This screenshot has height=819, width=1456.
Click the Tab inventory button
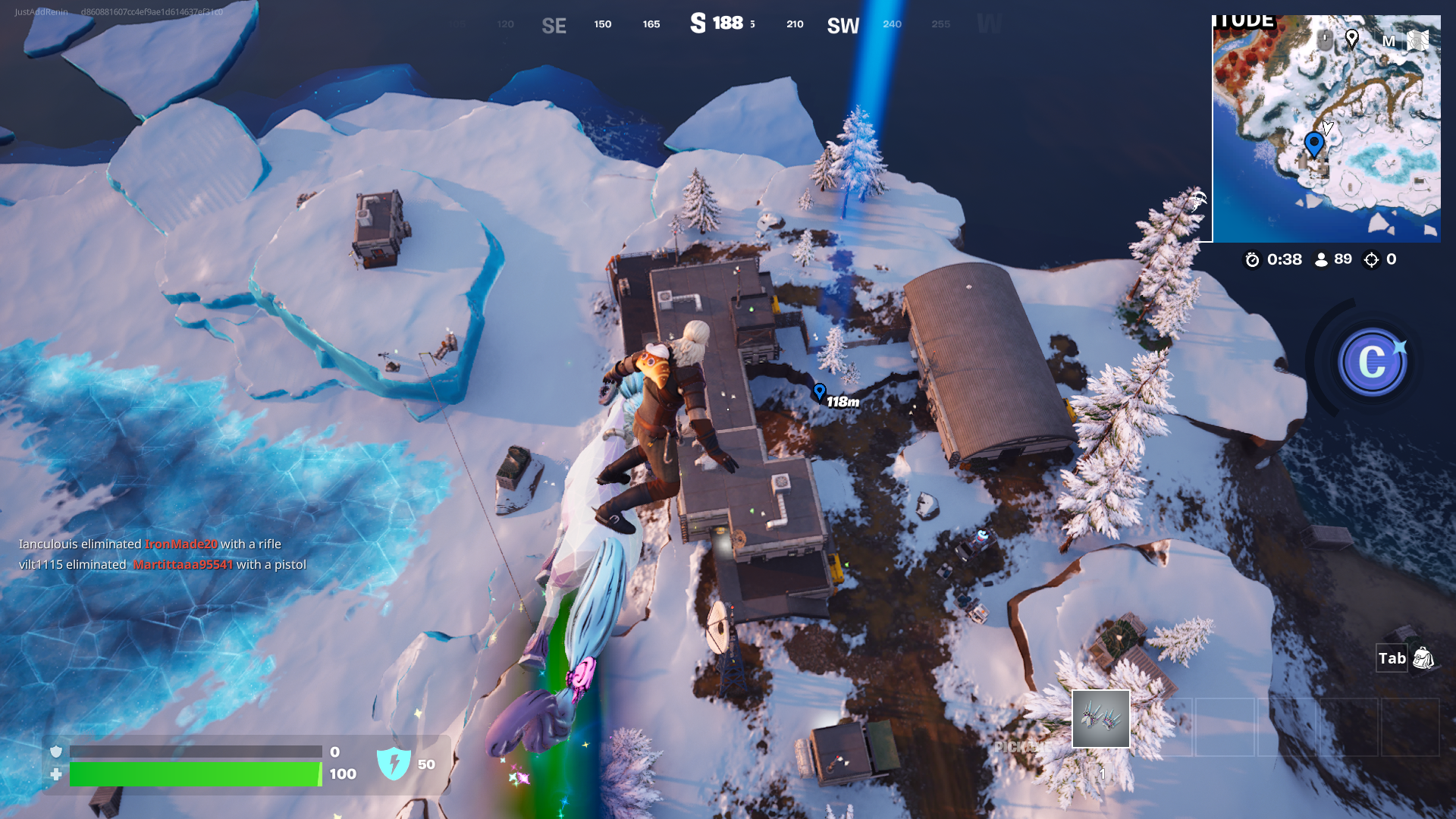click(1392, 658)
